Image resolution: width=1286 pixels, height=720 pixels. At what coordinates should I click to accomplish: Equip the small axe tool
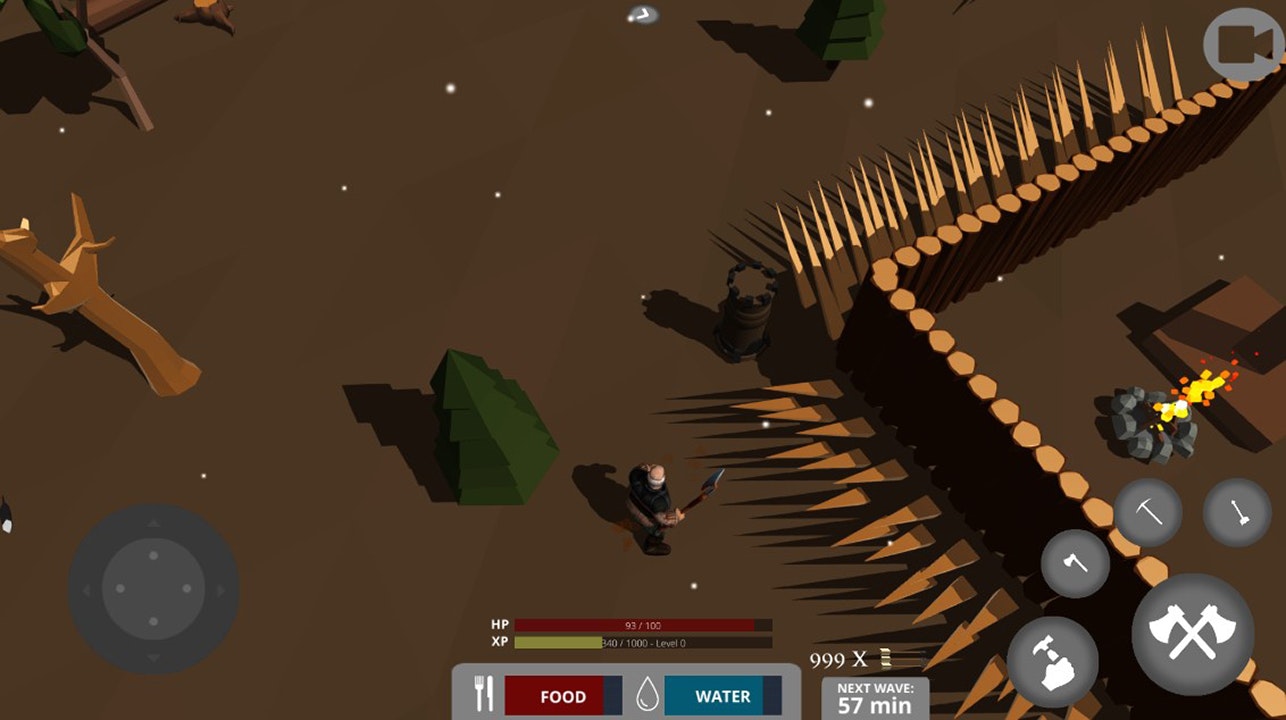[1075, 563]
